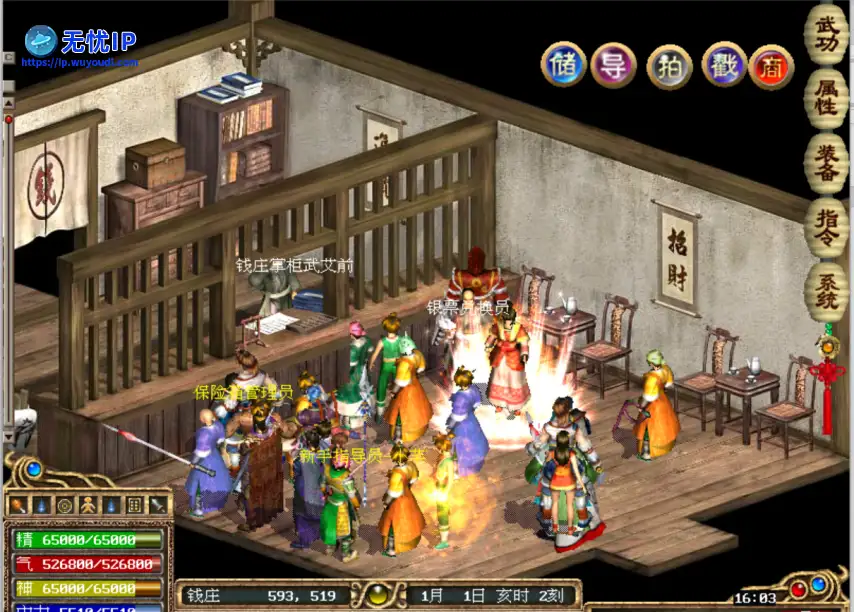
Task: Open the 装备 equipment lantern
Action: (826, 161)
